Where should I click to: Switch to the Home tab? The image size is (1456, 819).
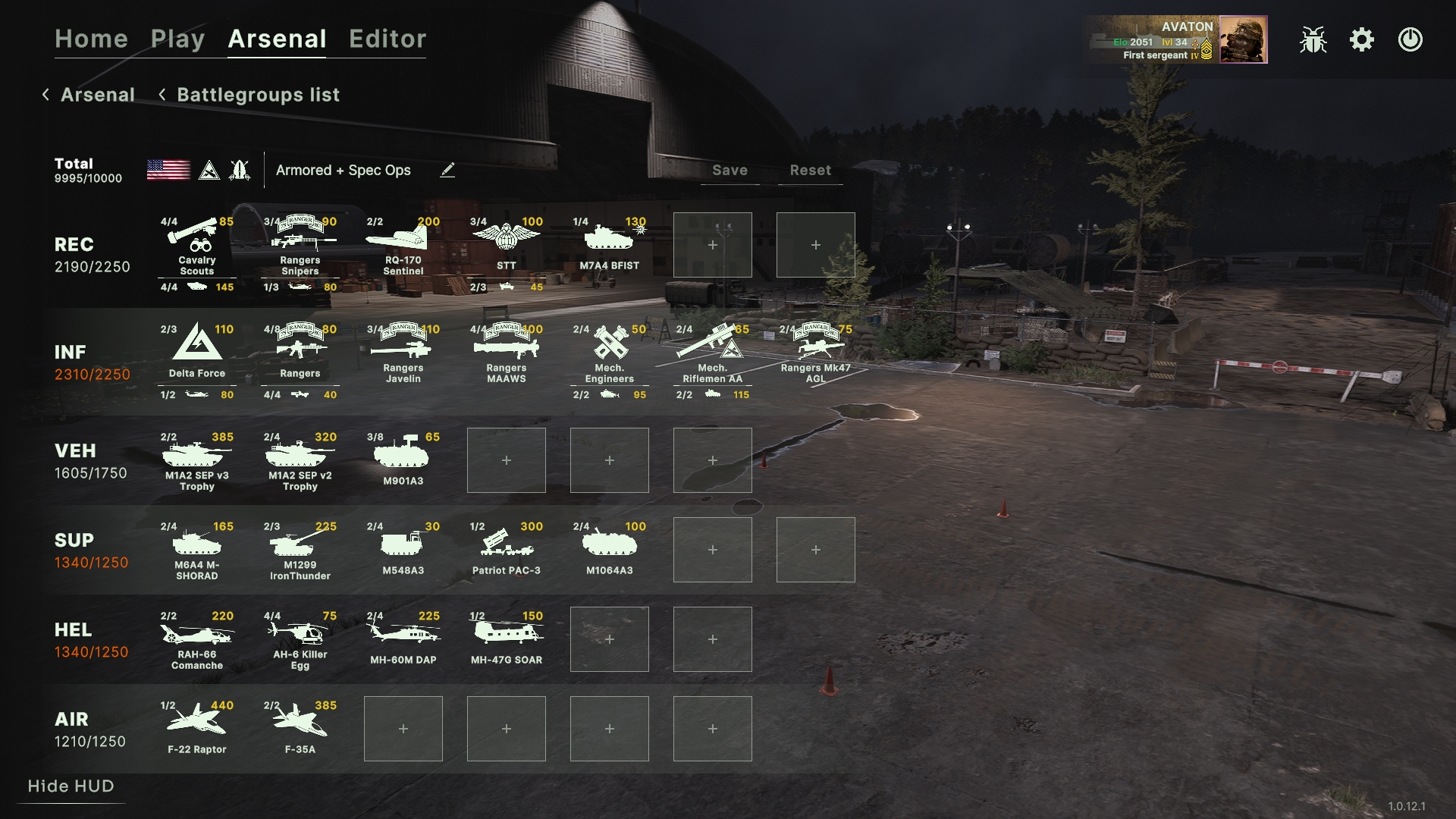(x=91, y=39)
